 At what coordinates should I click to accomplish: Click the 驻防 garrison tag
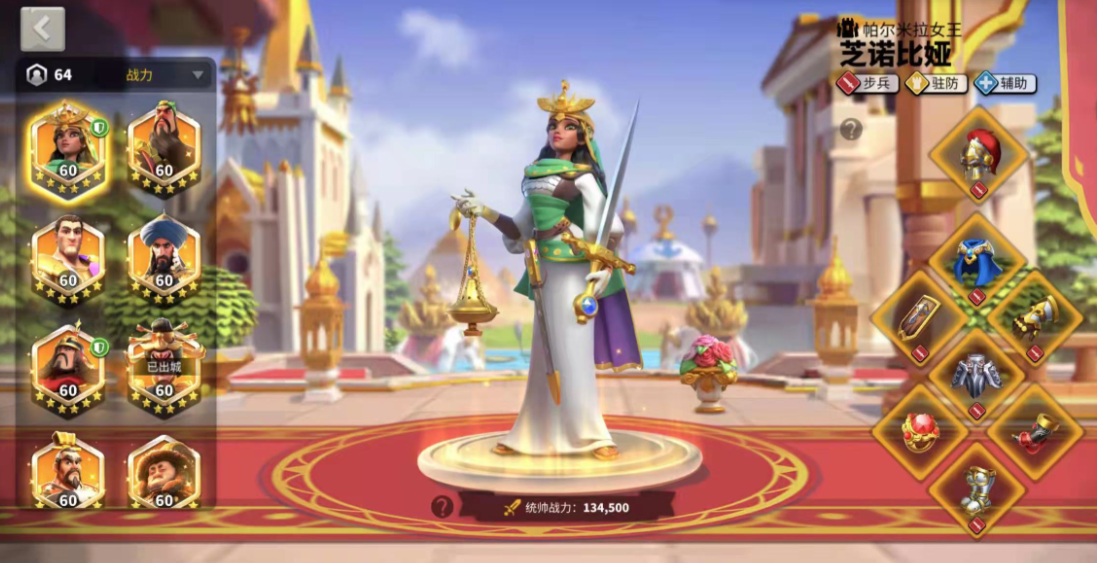point(937,83)
